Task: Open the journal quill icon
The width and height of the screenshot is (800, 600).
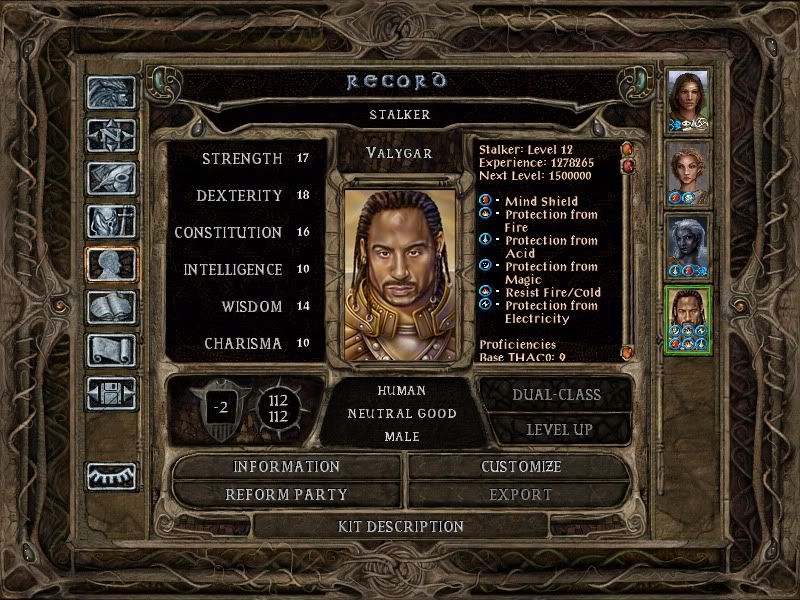Action: pyautogui.click(x=111, y=178)
